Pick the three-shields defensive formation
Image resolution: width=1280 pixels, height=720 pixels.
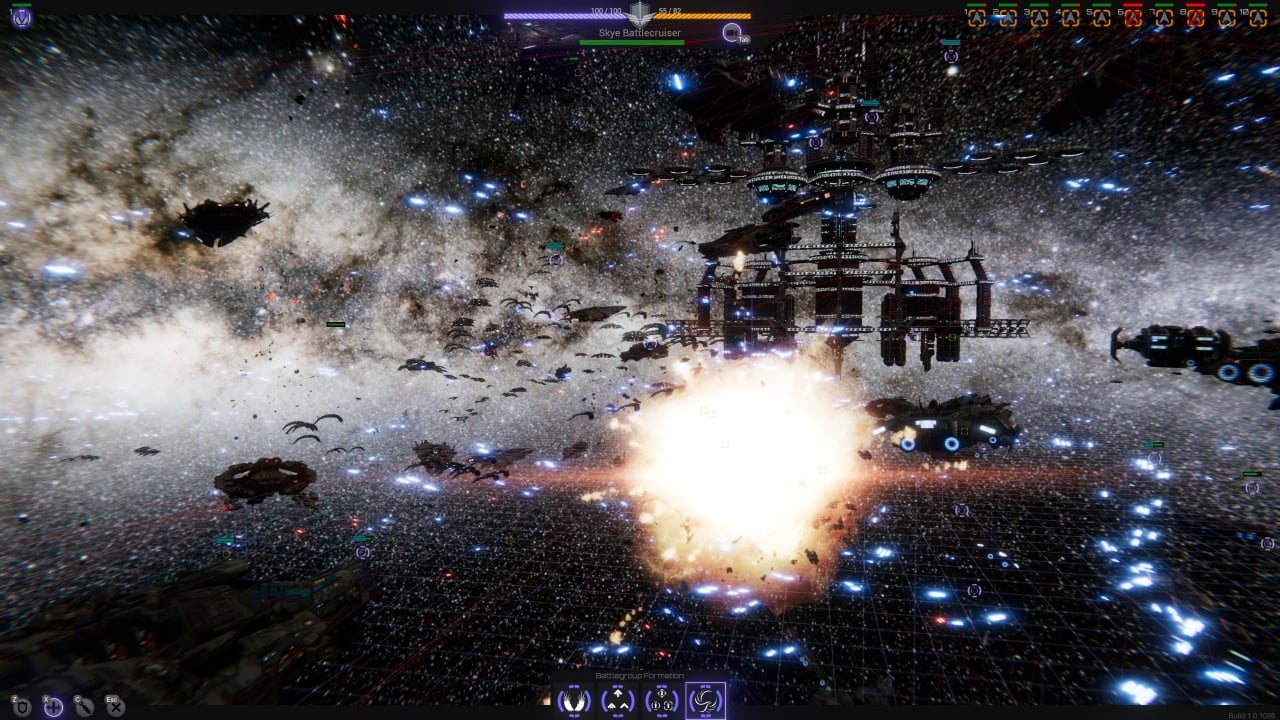(662, 700)
